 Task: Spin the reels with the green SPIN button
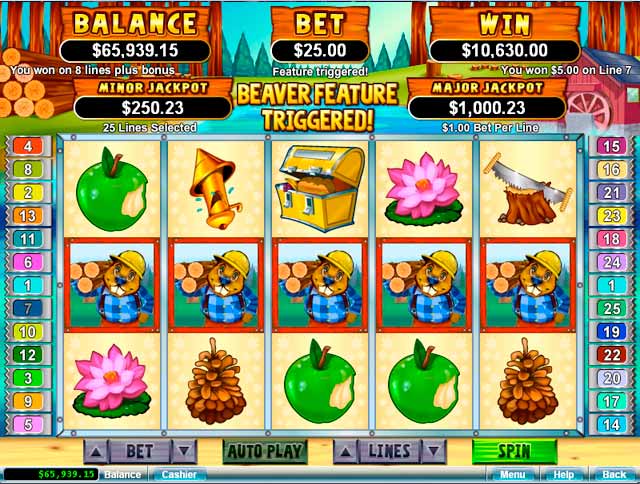514,450
